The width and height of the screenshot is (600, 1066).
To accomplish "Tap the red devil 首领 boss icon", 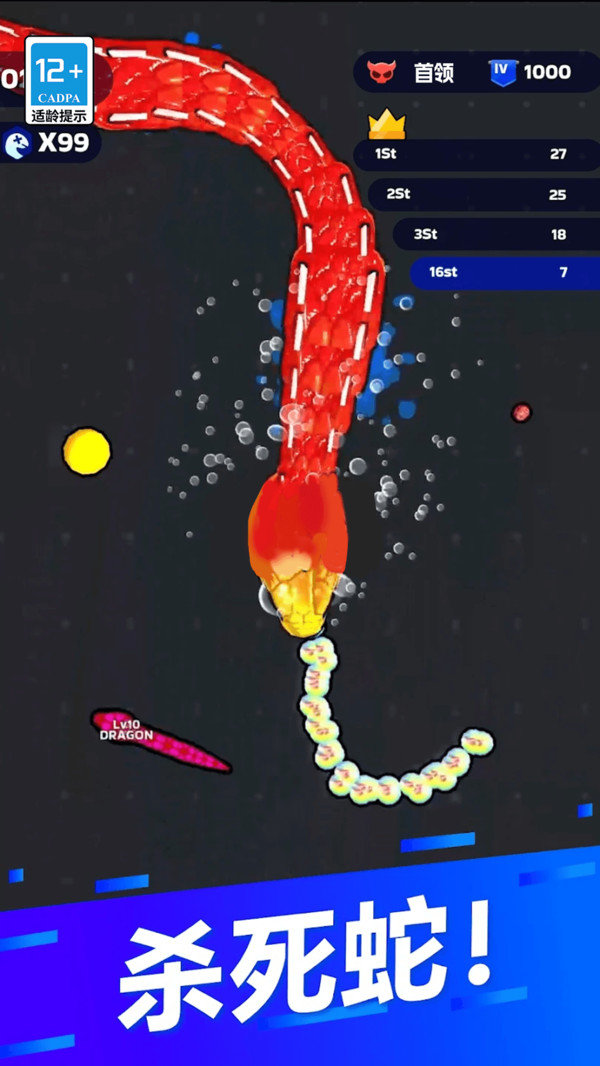I will [381, 72].
